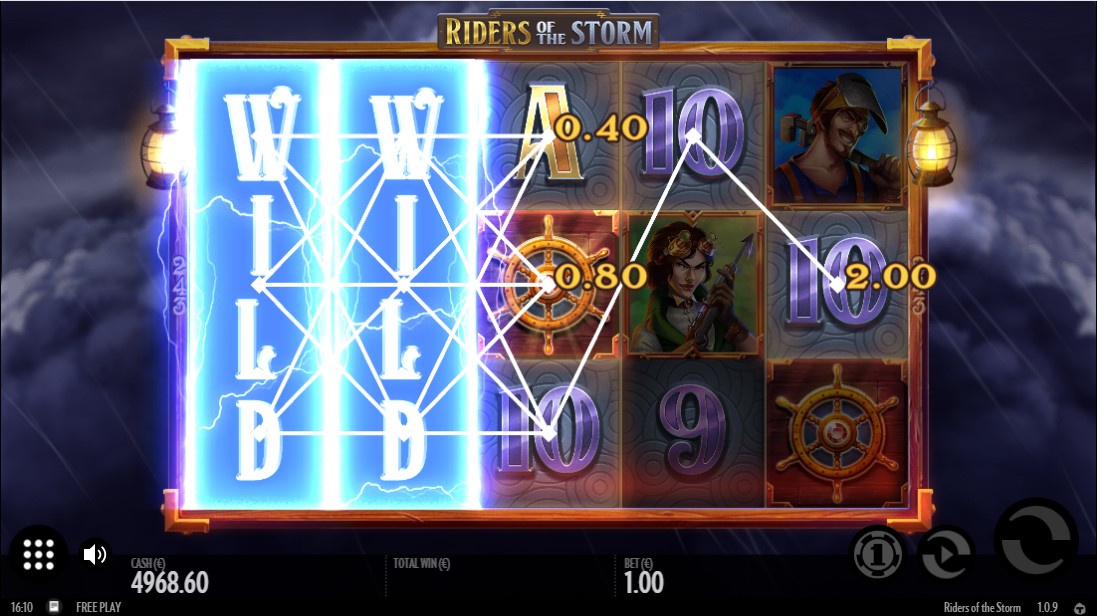This screenshot has width=1097, height=616.
Task: Click the Thunderkick logo icon in corner
Action: [1079, 608]
